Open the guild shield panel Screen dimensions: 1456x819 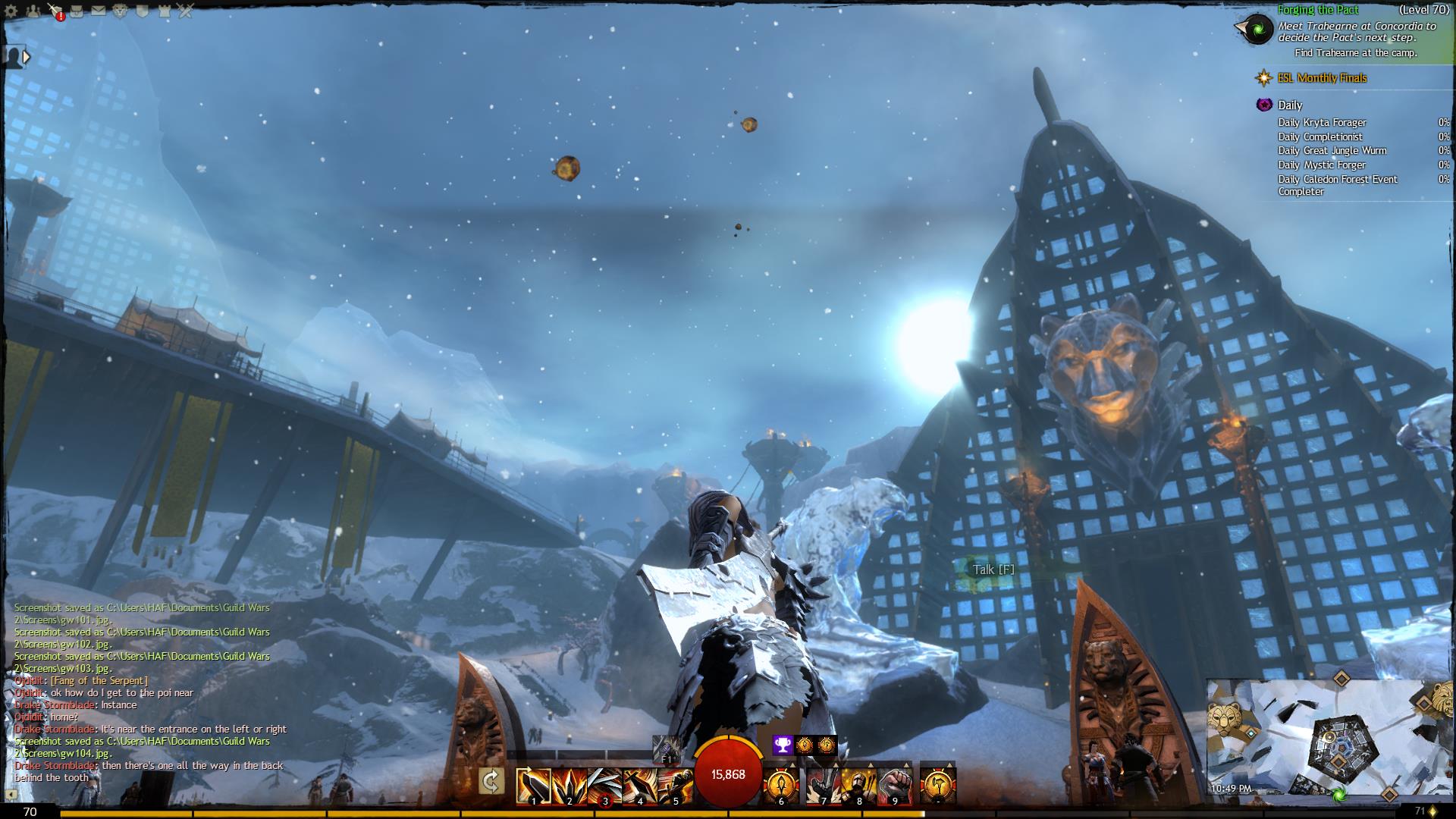(x=142, y=11)
